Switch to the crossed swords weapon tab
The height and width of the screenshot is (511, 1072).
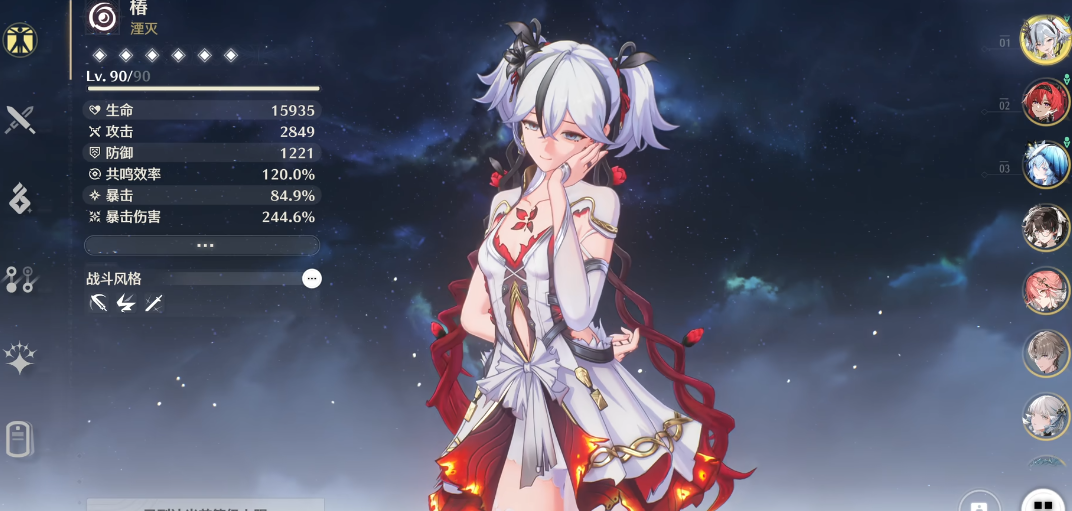point(20,120)
